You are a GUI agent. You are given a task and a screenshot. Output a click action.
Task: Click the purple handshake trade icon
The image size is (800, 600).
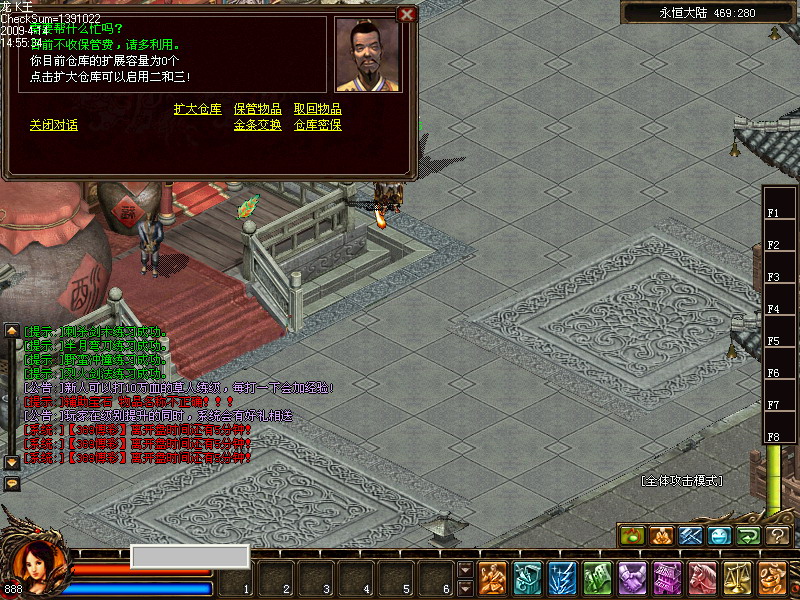[x=632, y=578]
